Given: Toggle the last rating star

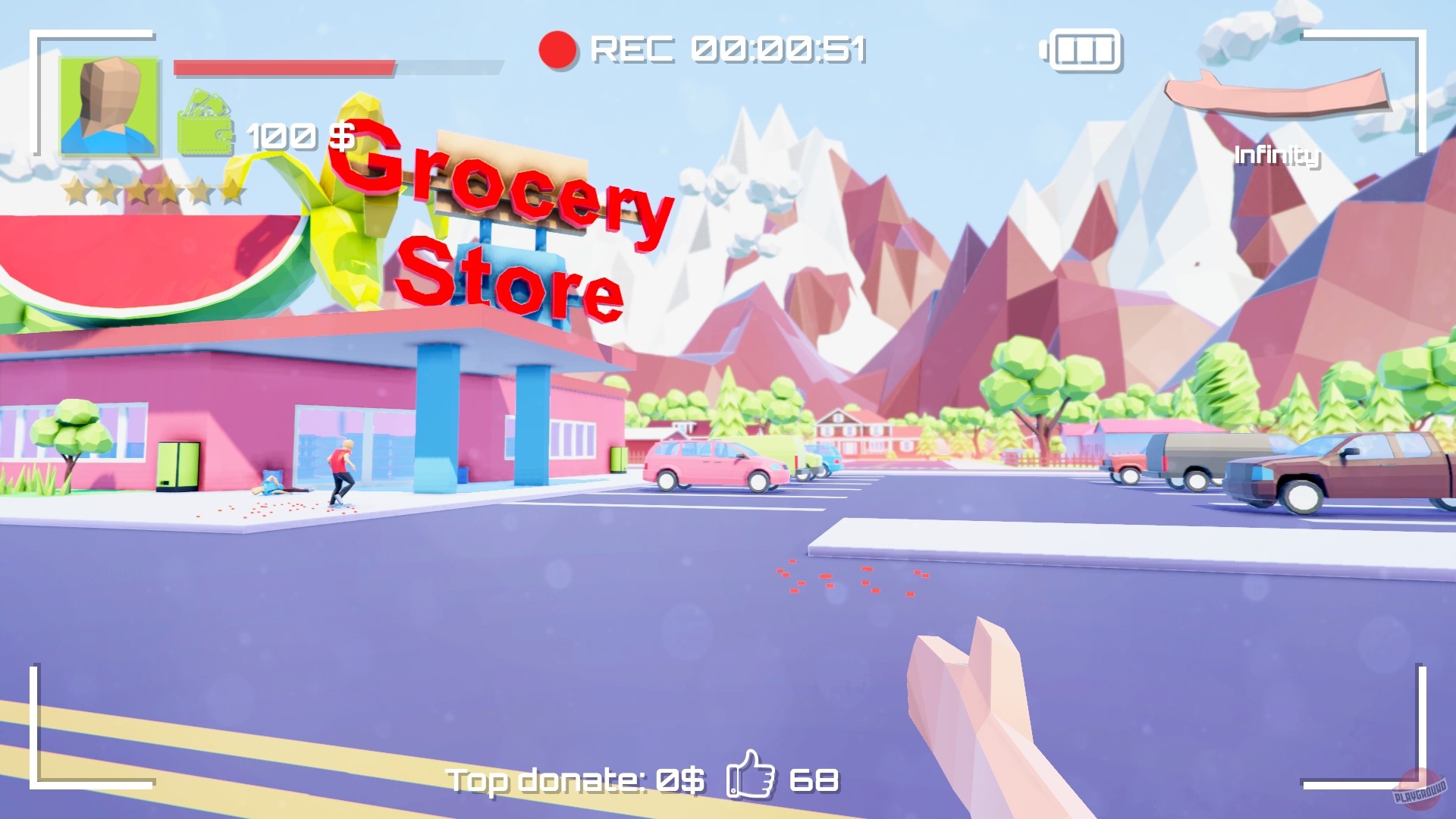Looking at the screenshot, I should [233, 190].
